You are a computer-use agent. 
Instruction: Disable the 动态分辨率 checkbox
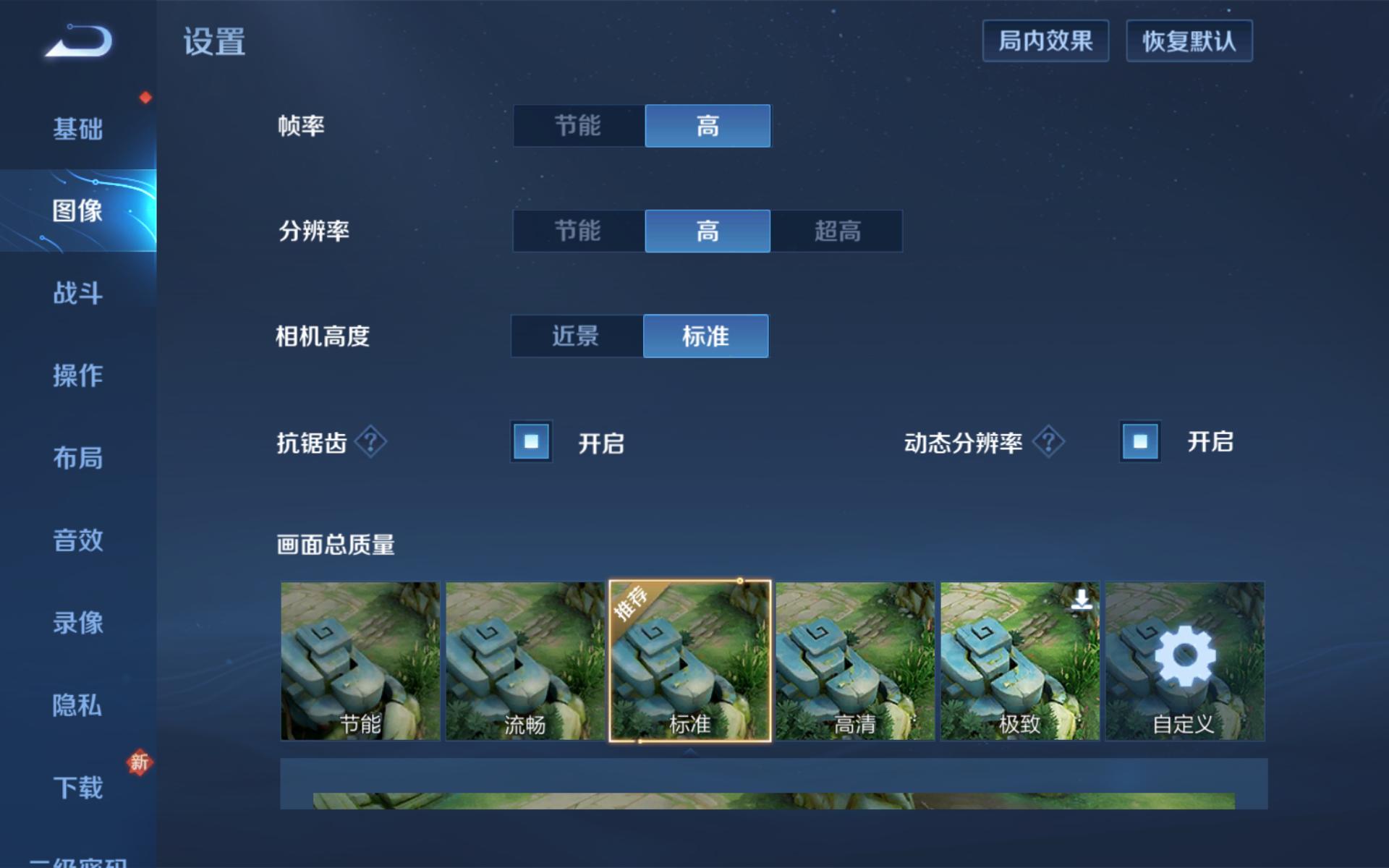coord(1139,441)
